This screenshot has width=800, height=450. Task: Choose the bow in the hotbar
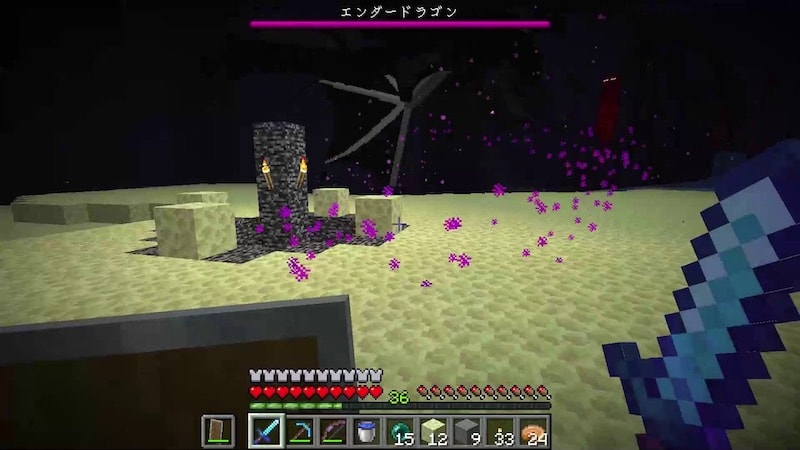click(x=333, y=431)
